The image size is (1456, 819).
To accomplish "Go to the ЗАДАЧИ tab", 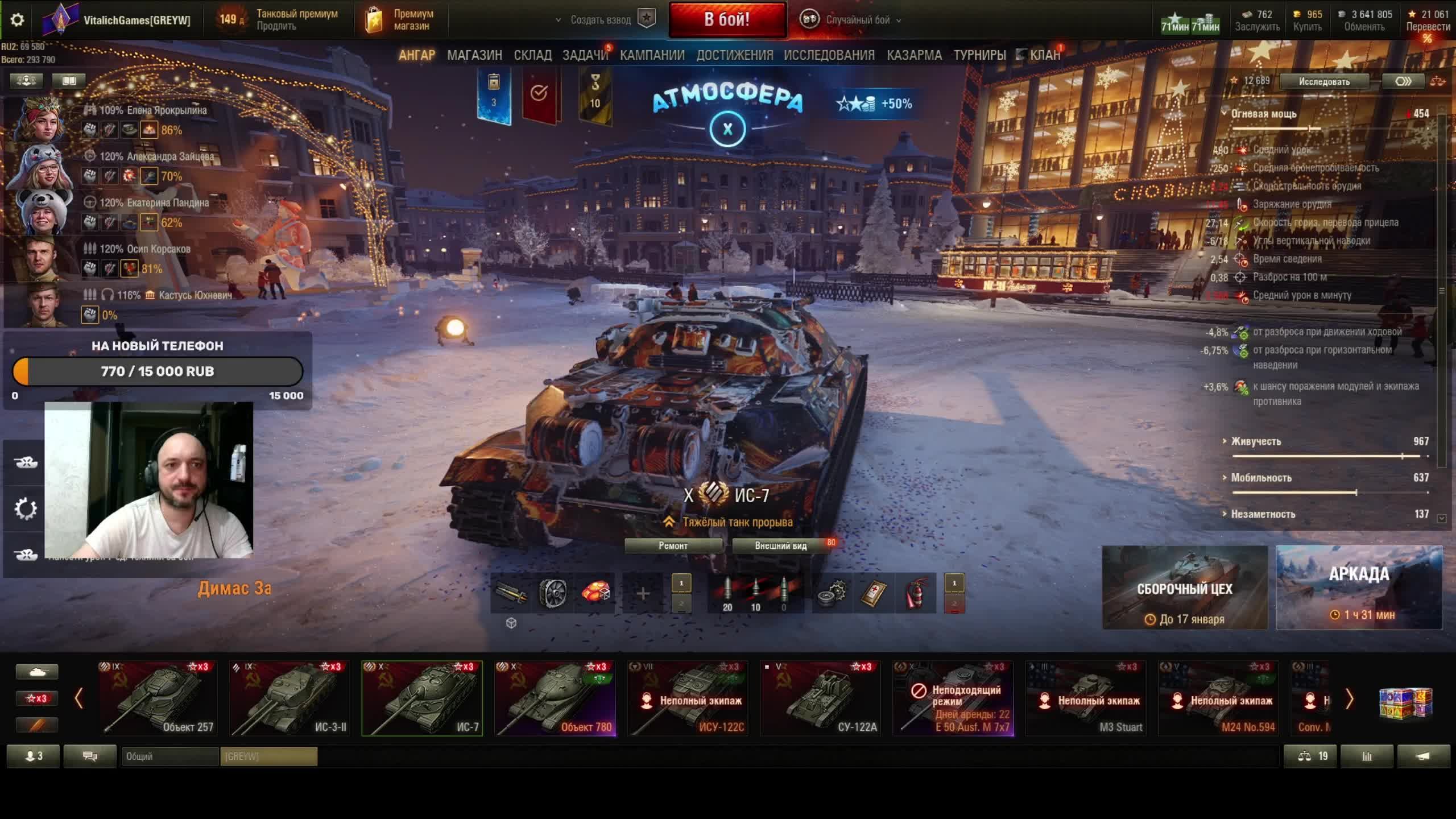I will 585,55.
